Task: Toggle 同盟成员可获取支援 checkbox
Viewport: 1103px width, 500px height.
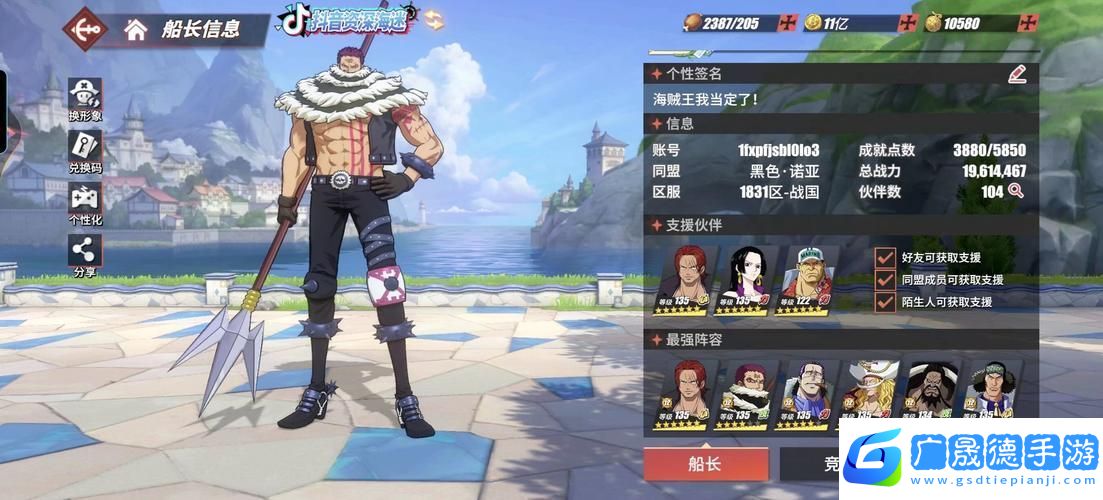Action: (x=884, y=280)
